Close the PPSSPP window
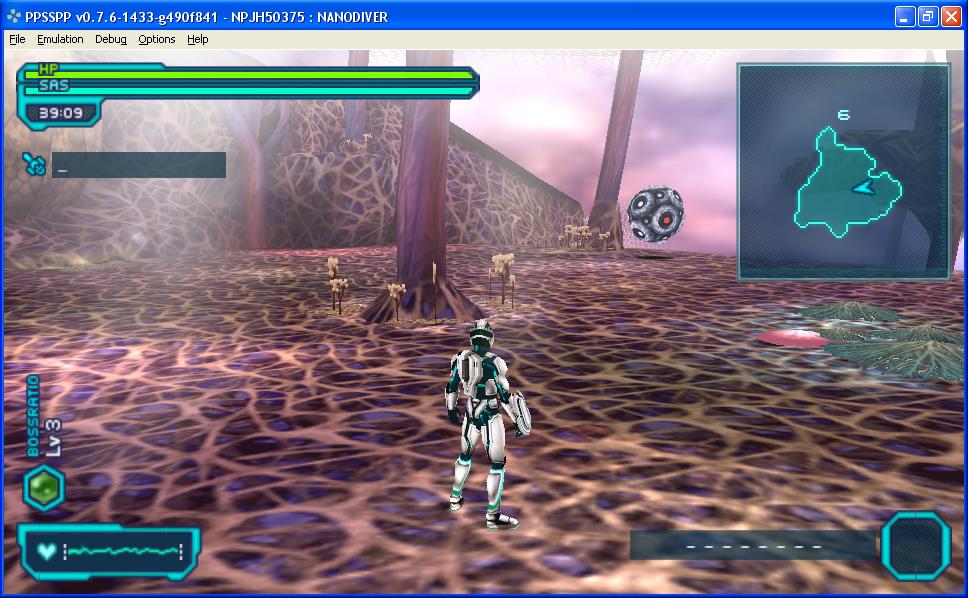968x598 pixels. coord(950,16)
